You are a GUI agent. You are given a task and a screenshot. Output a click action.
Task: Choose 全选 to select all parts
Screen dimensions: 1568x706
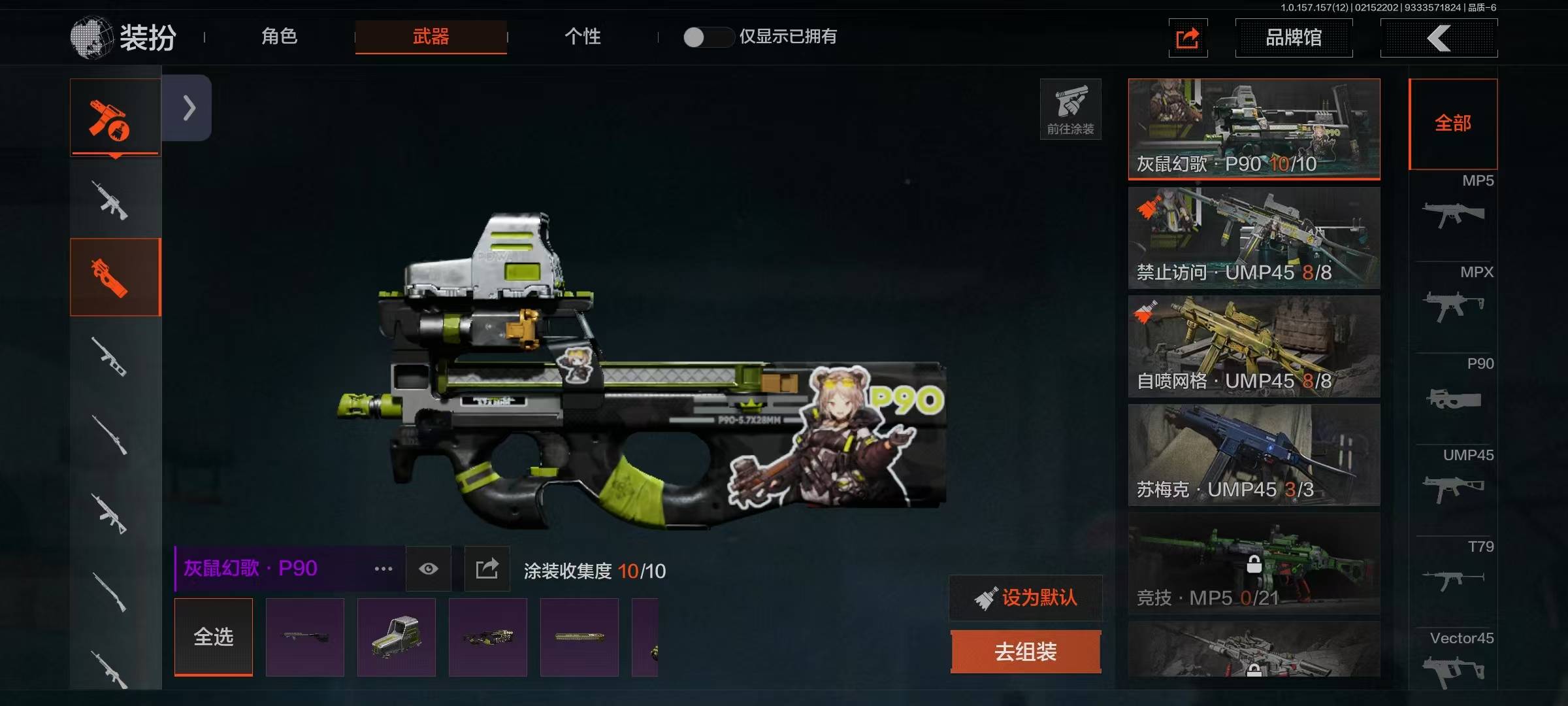214,637
